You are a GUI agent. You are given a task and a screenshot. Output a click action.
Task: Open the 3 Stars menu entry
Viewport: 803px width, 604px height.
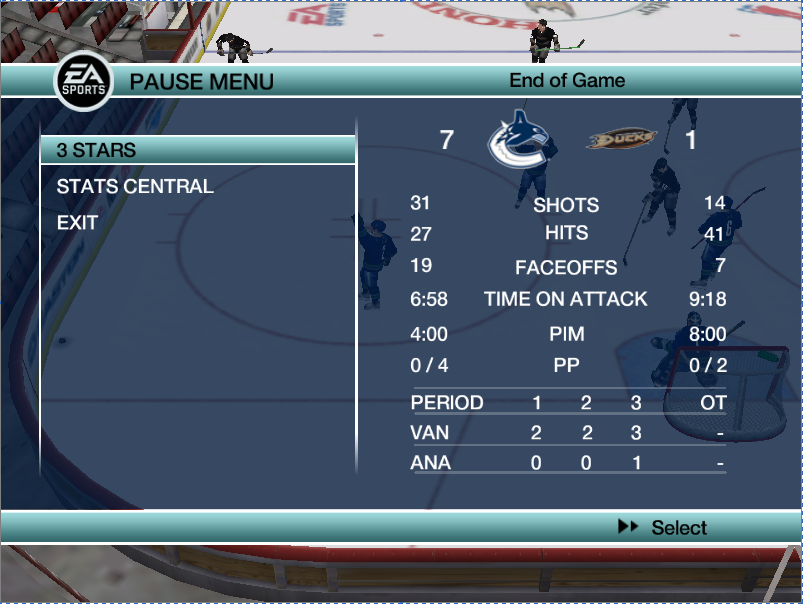tap(97, 150)
